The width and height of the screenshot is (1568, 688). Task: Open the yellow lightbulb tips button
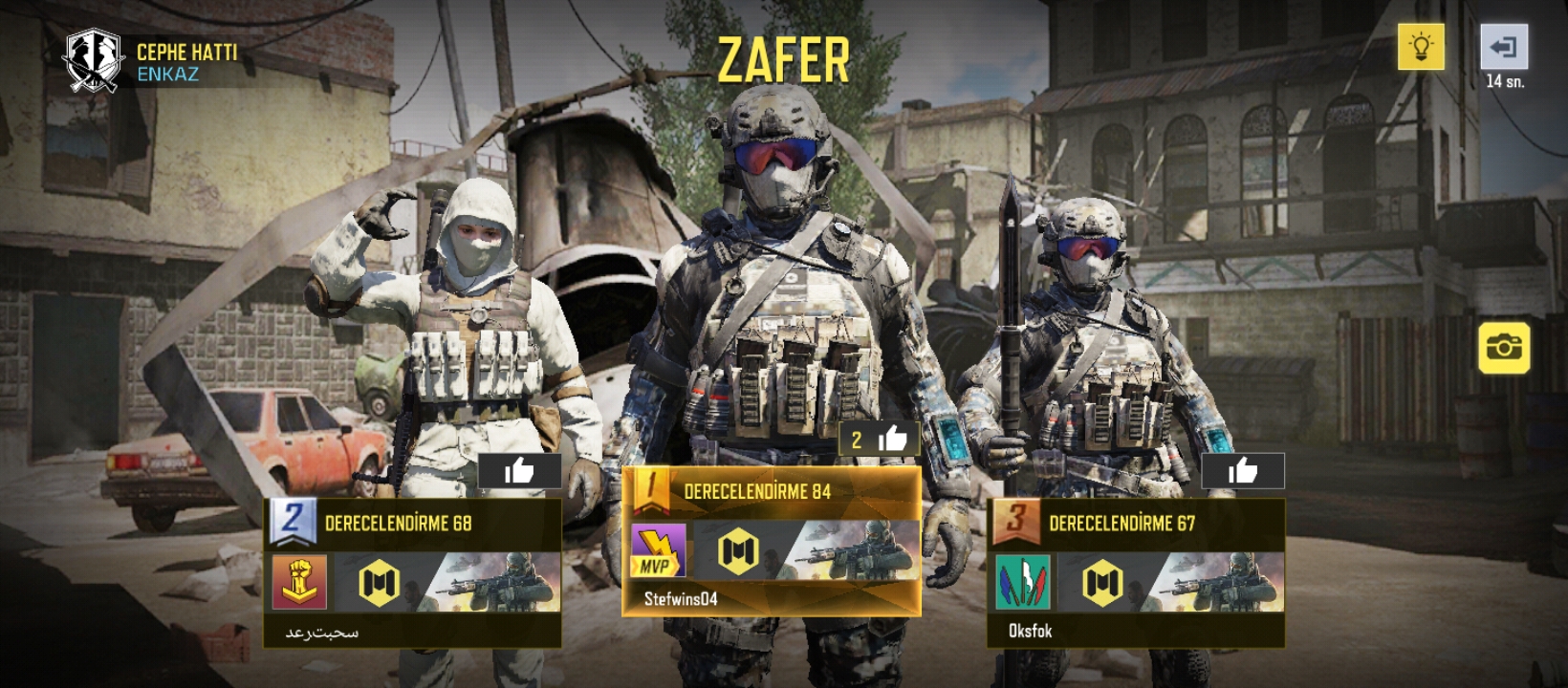[1421, 47]
